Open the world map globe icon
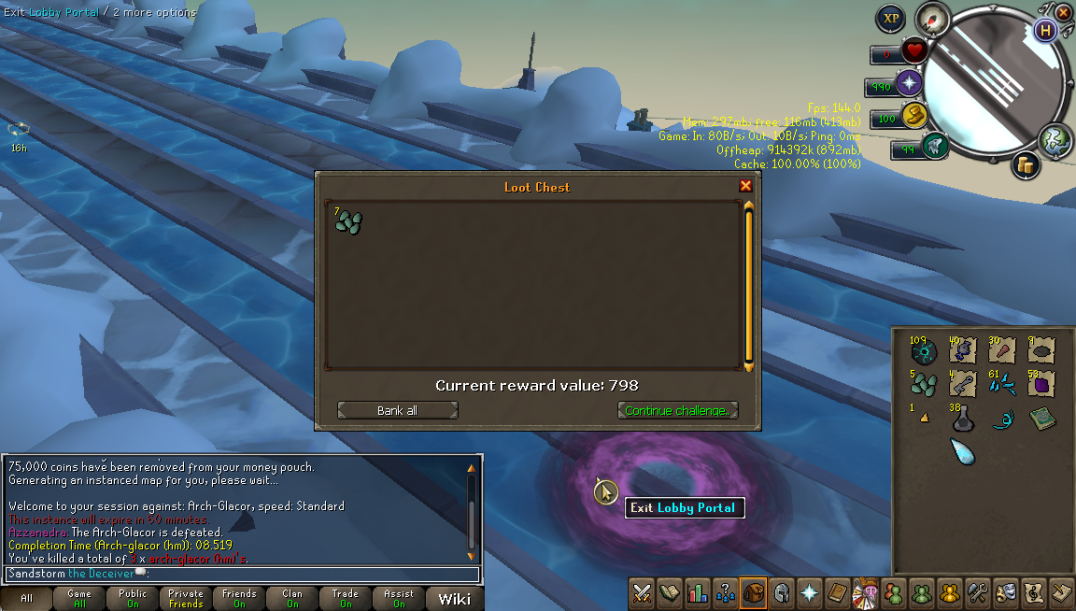Viewport: 1076px width, 611px height. click(1054, 140)
